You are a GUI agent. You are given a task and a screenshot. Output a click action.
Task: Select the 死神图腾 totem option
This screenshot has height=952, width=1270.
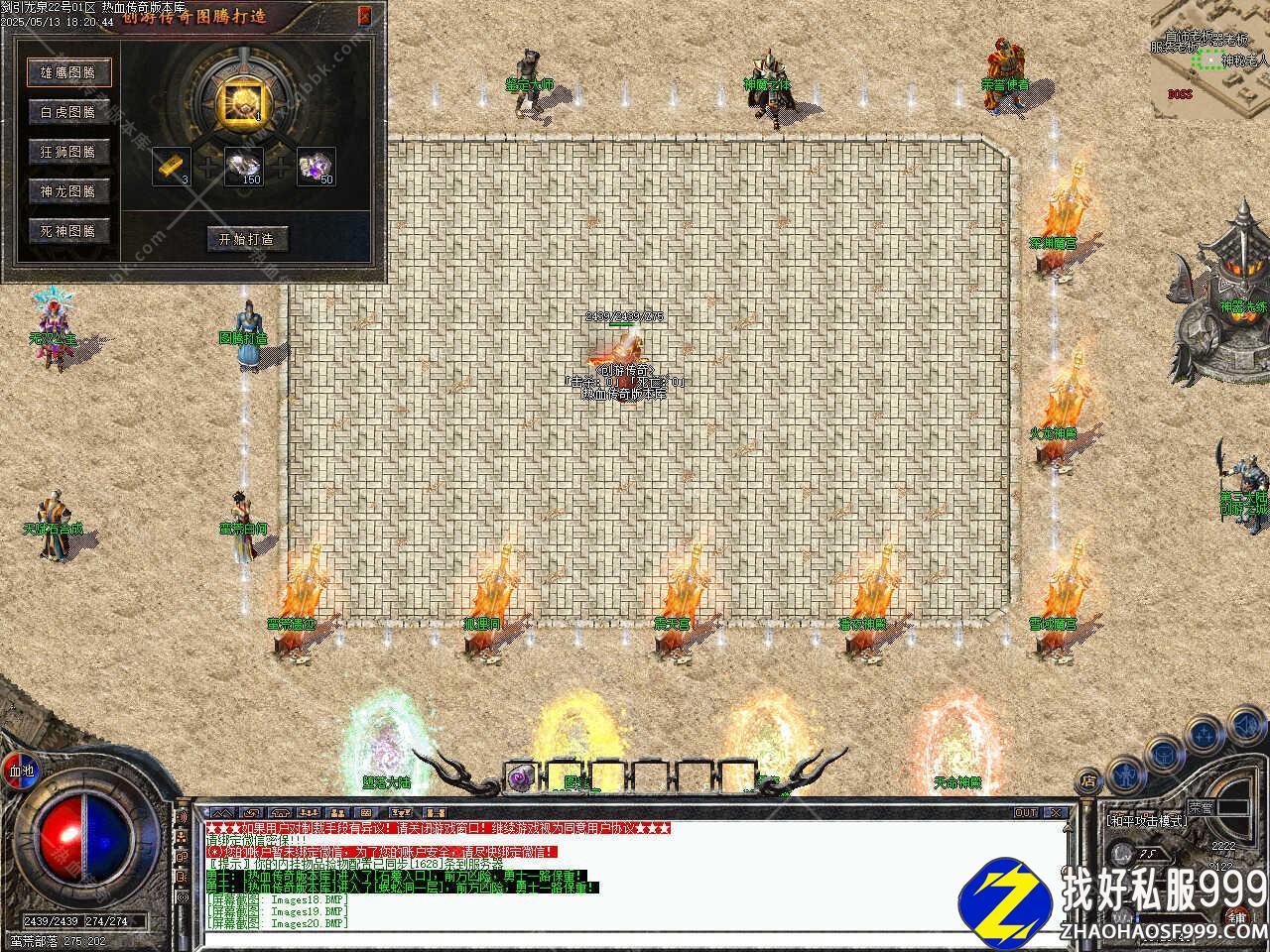pos(68,231)
